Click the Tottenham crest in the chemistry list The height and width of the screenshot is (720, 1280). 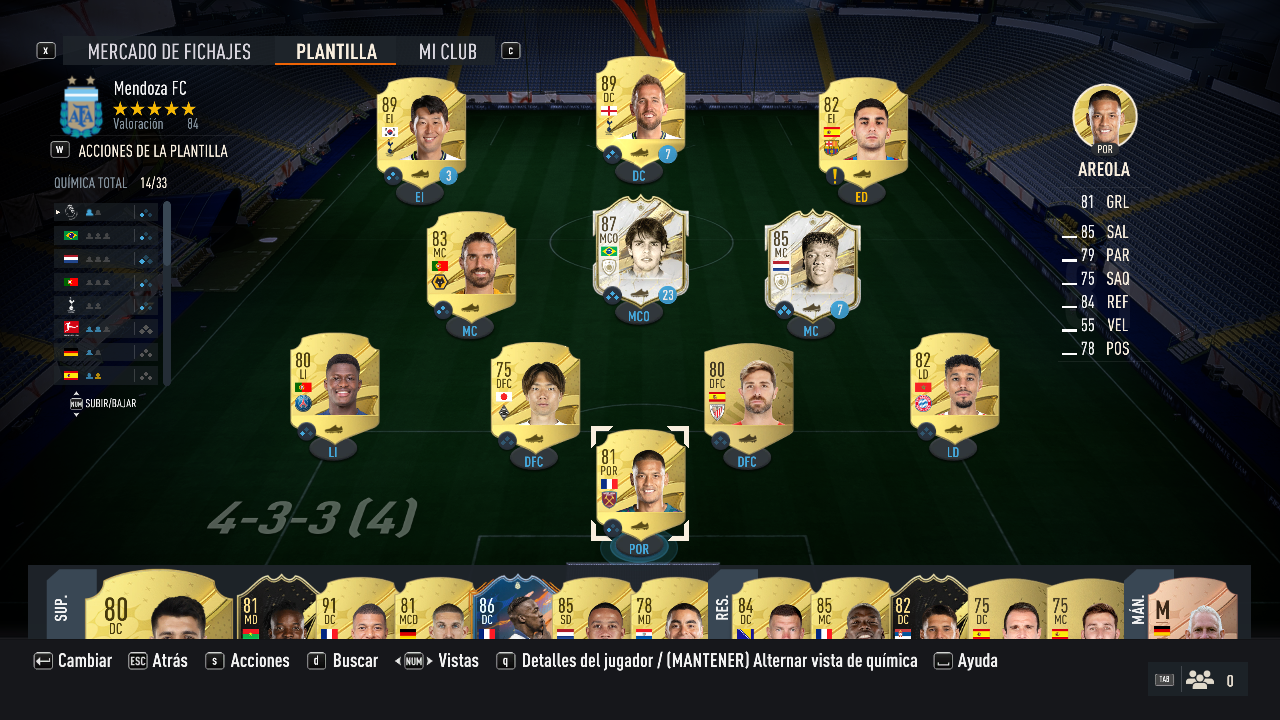coord(71,305)
